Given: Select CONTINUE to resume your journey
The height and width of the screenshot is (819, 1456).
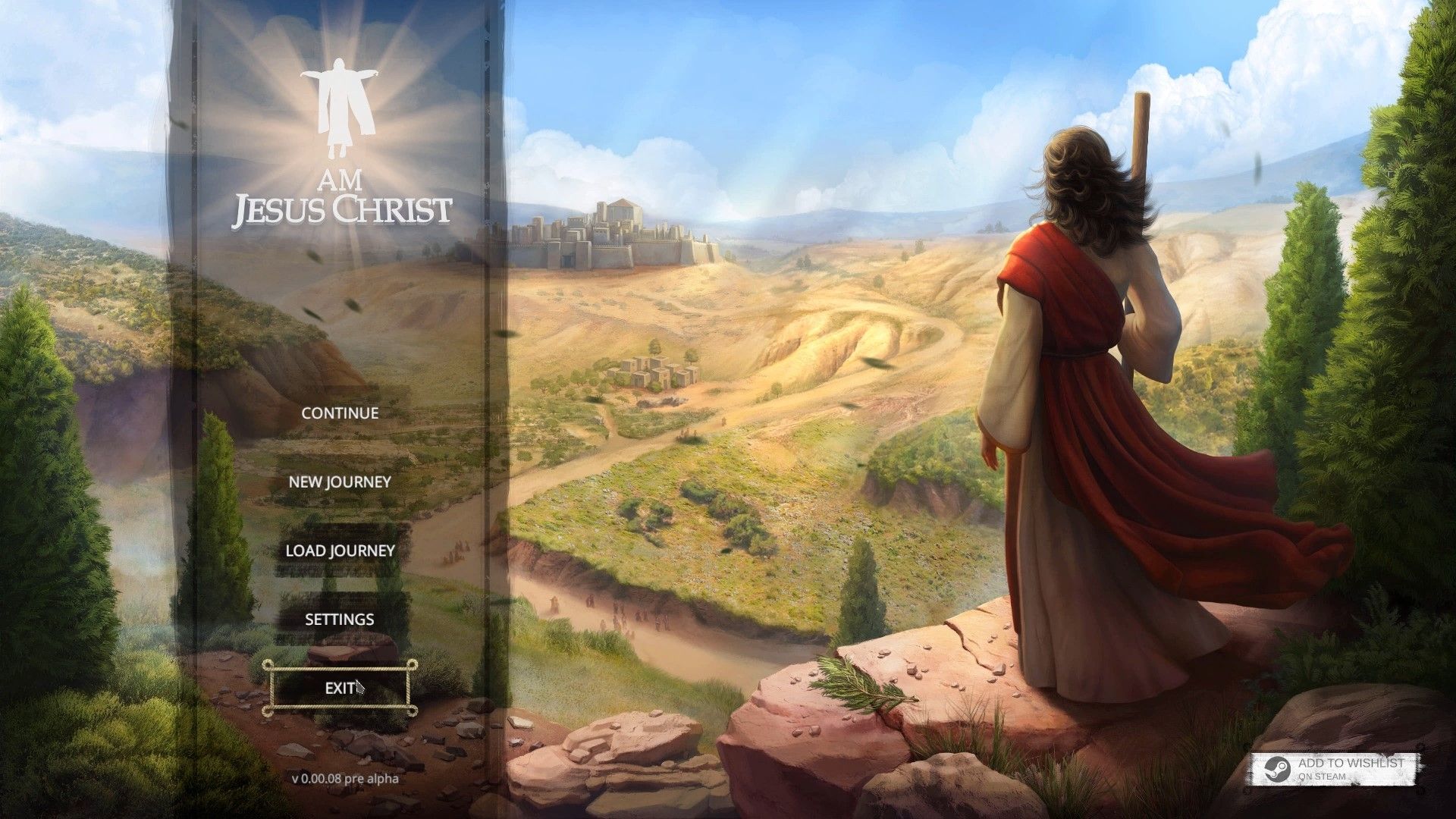Looking at the screenshot, I should 339,413.
